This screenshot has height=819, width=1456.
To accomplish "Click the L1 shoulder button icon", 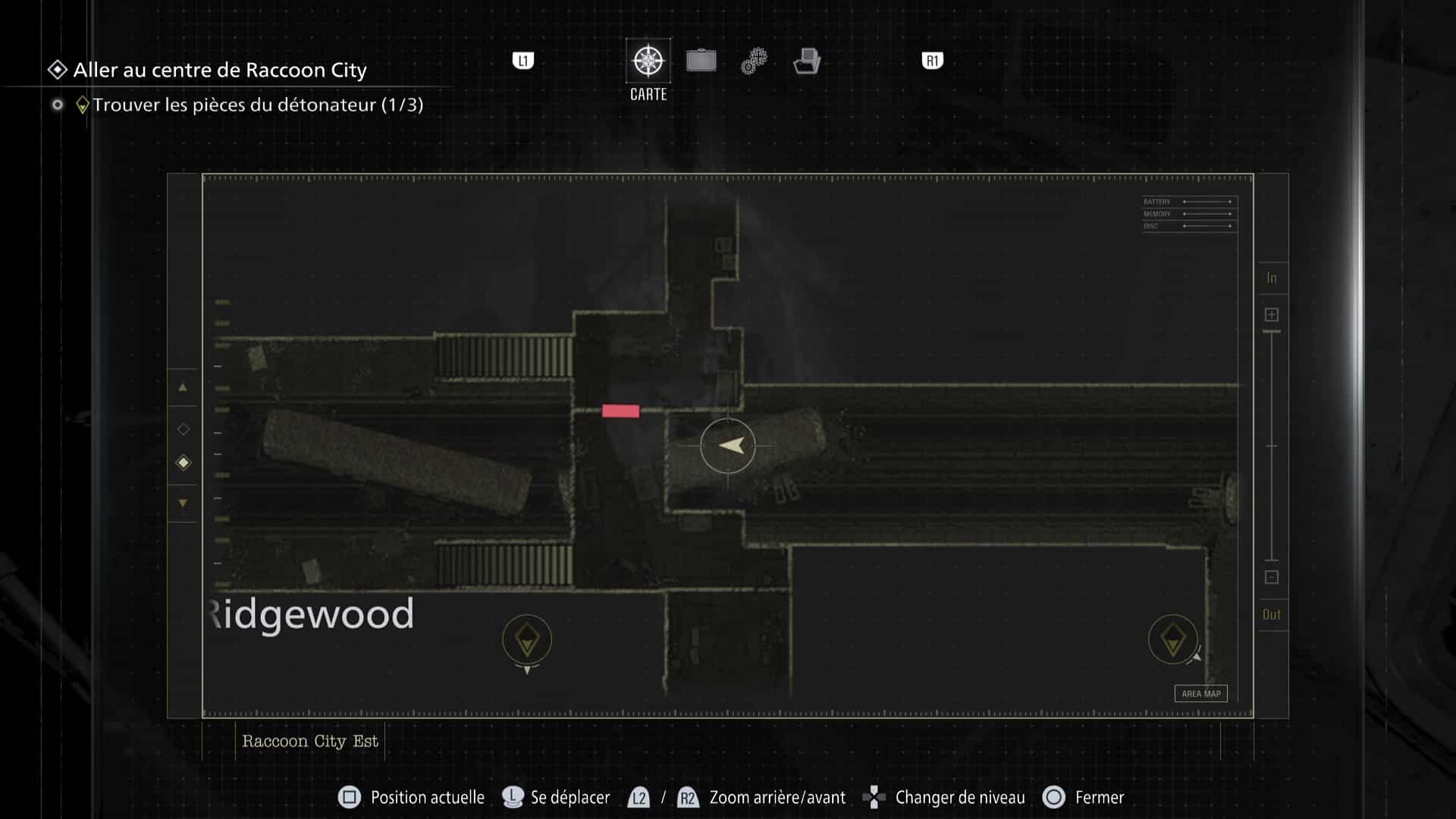I will pyautogui.click(x=524, y=59).
